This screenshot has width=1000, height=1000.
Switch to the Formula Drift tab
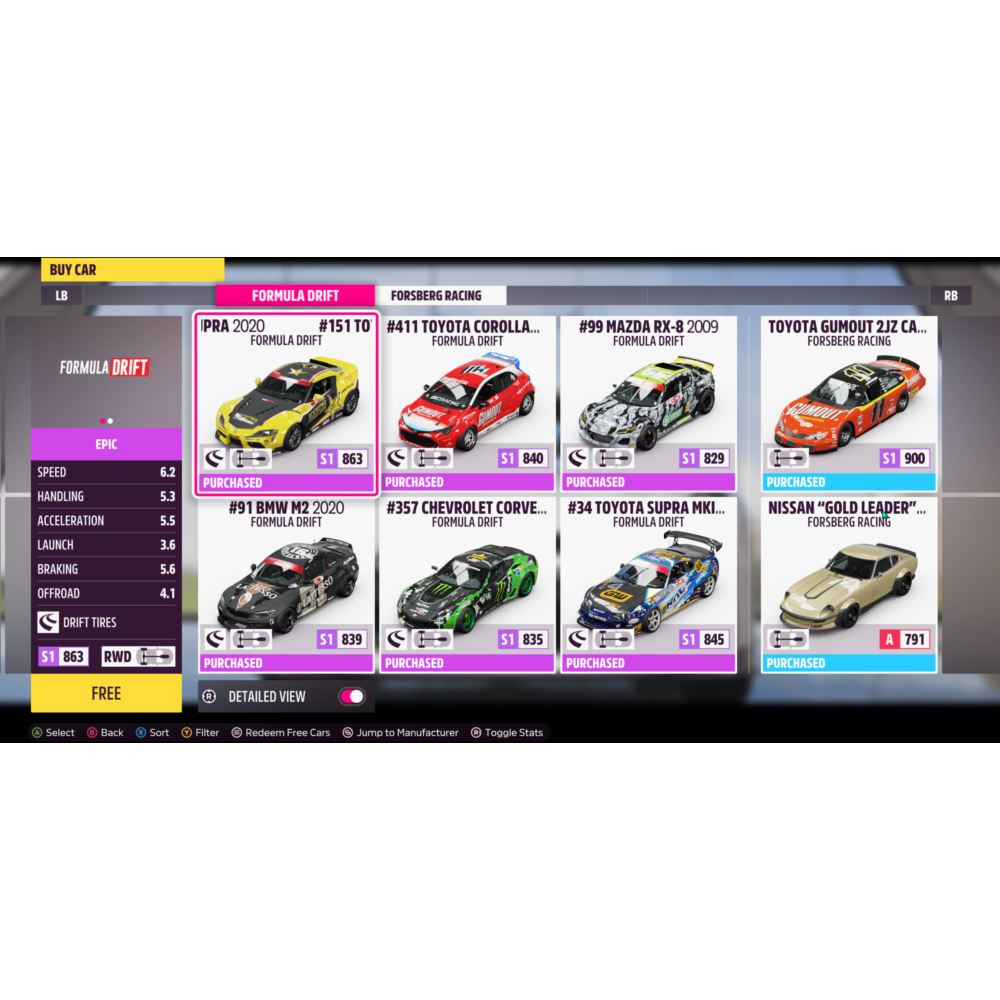pyautogui.click(x=295, y=296)
